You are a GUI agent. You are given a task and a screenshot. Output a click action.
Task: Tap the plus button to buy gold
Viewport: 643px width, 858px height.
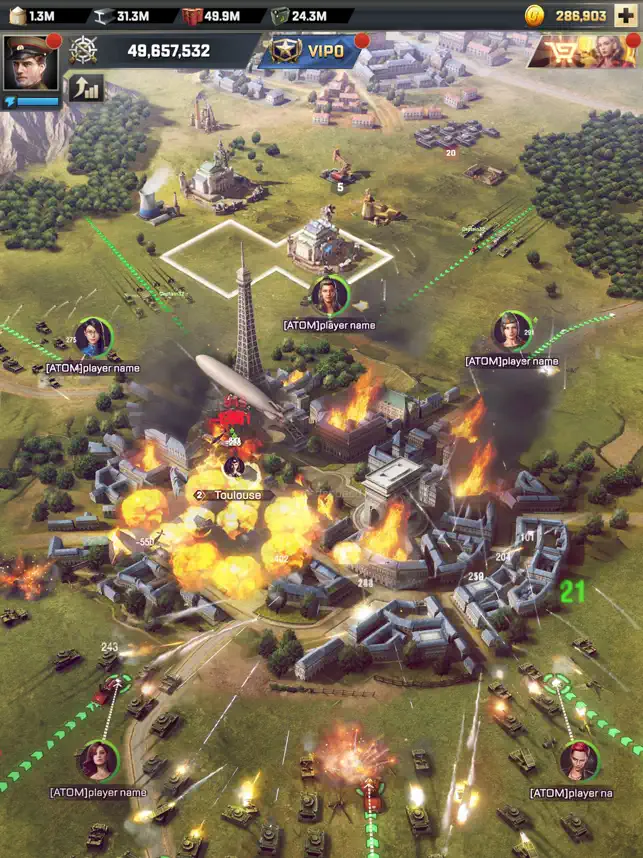[625, 16]
